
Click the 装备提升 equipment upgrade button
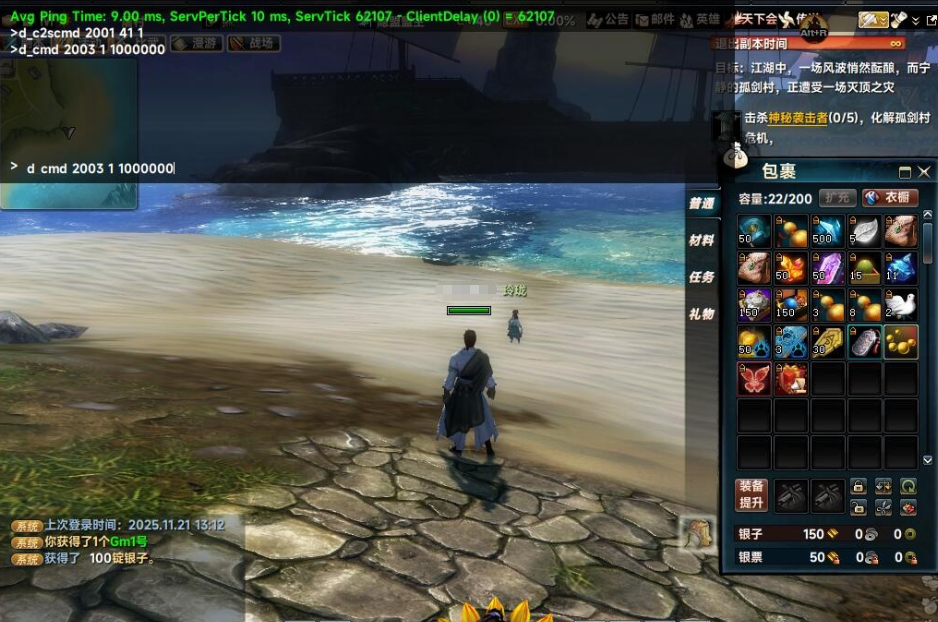click(x=752, y=494)
